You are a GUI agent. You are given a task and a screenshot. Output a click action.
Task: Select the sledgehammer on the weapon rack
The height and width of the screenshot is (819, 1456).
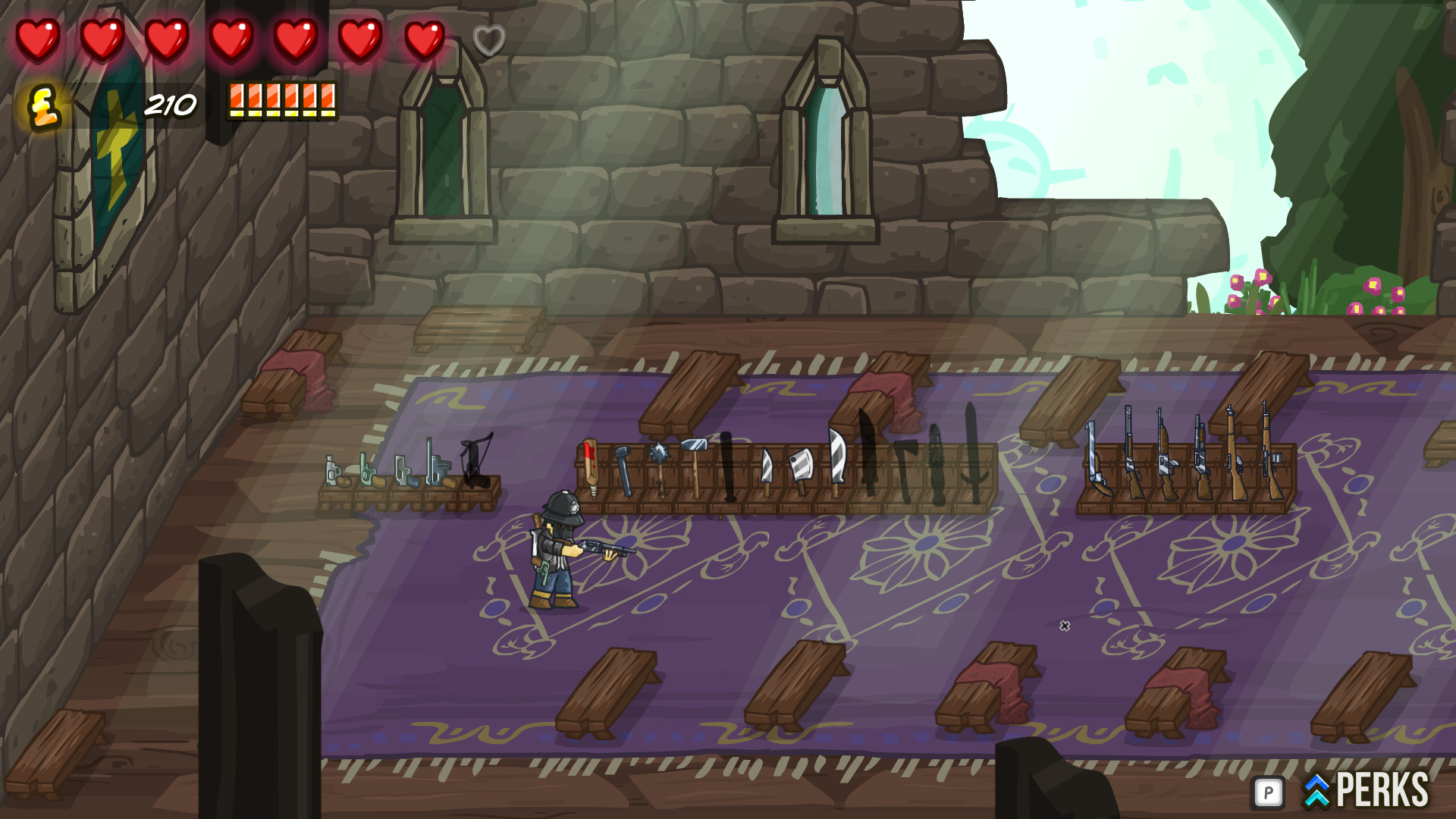pyautogui.click(x=695, y=452)
